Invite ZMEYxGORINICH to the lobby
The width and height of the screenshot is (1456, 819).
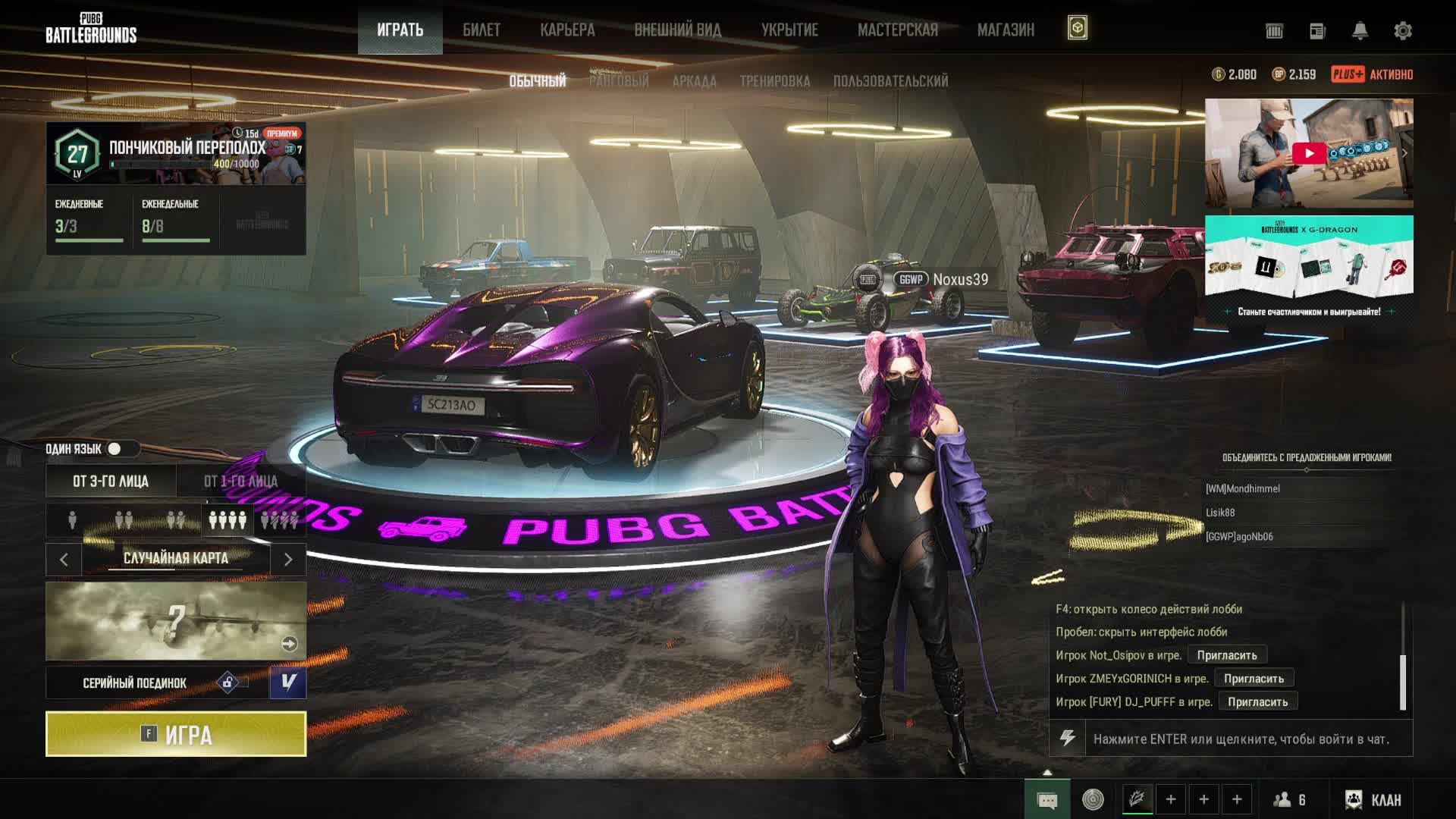(1254, 679)
